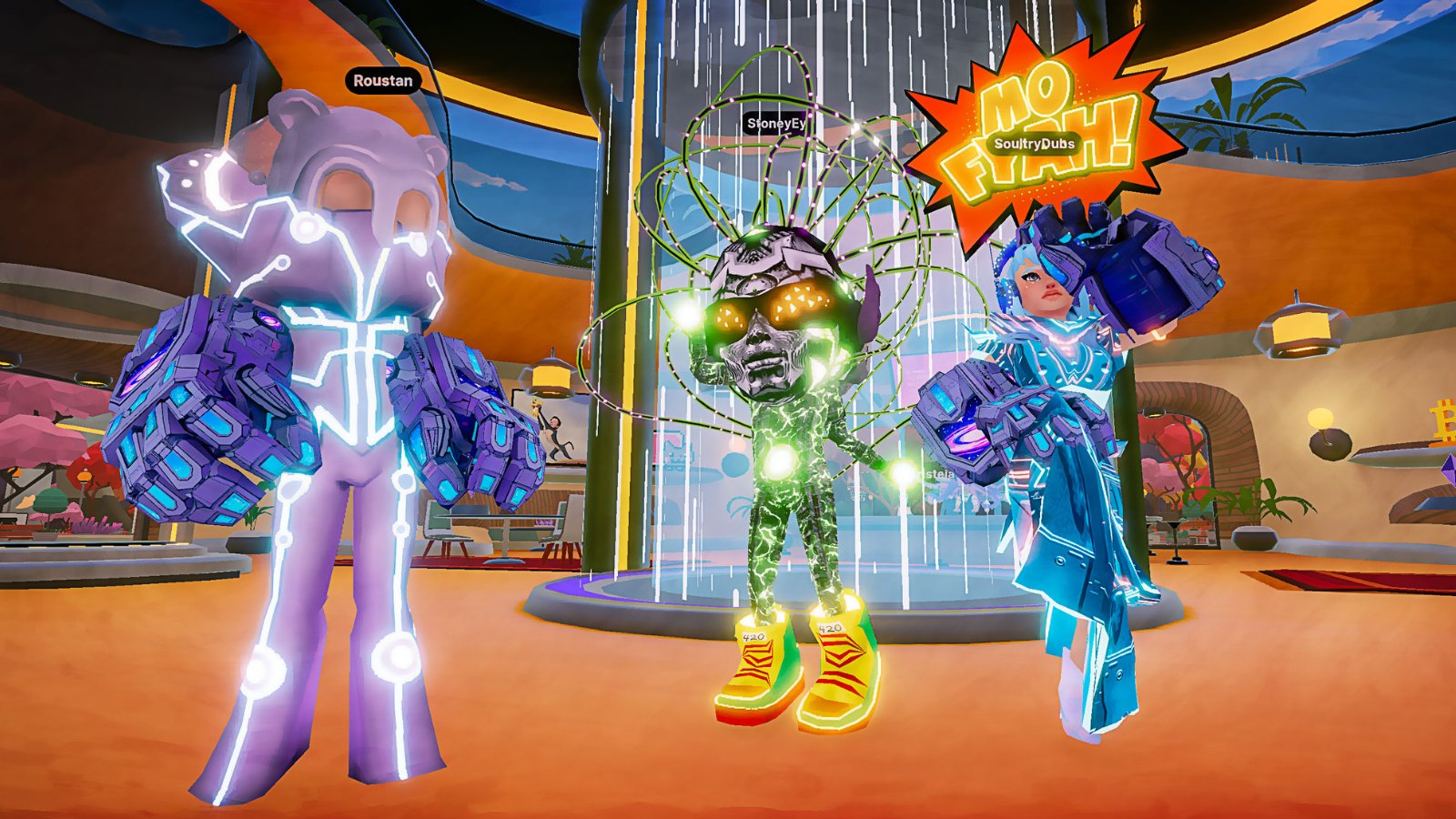The image size is (1456, 819).
Task: Open the SoultryDubs player name tag
Action: pos(1034,144)
